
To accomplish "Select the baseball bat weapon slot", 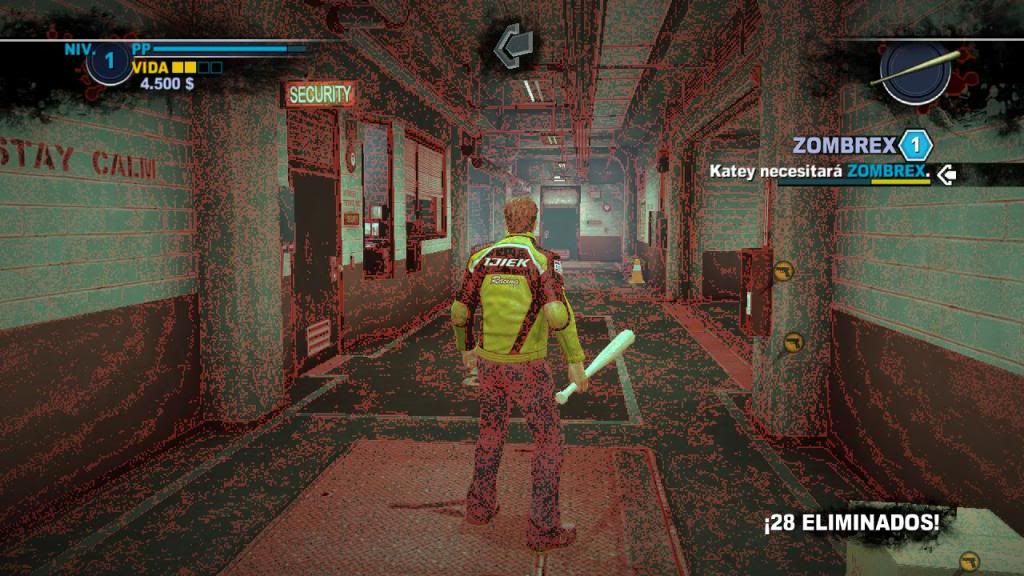I will (x=916, y=71).
